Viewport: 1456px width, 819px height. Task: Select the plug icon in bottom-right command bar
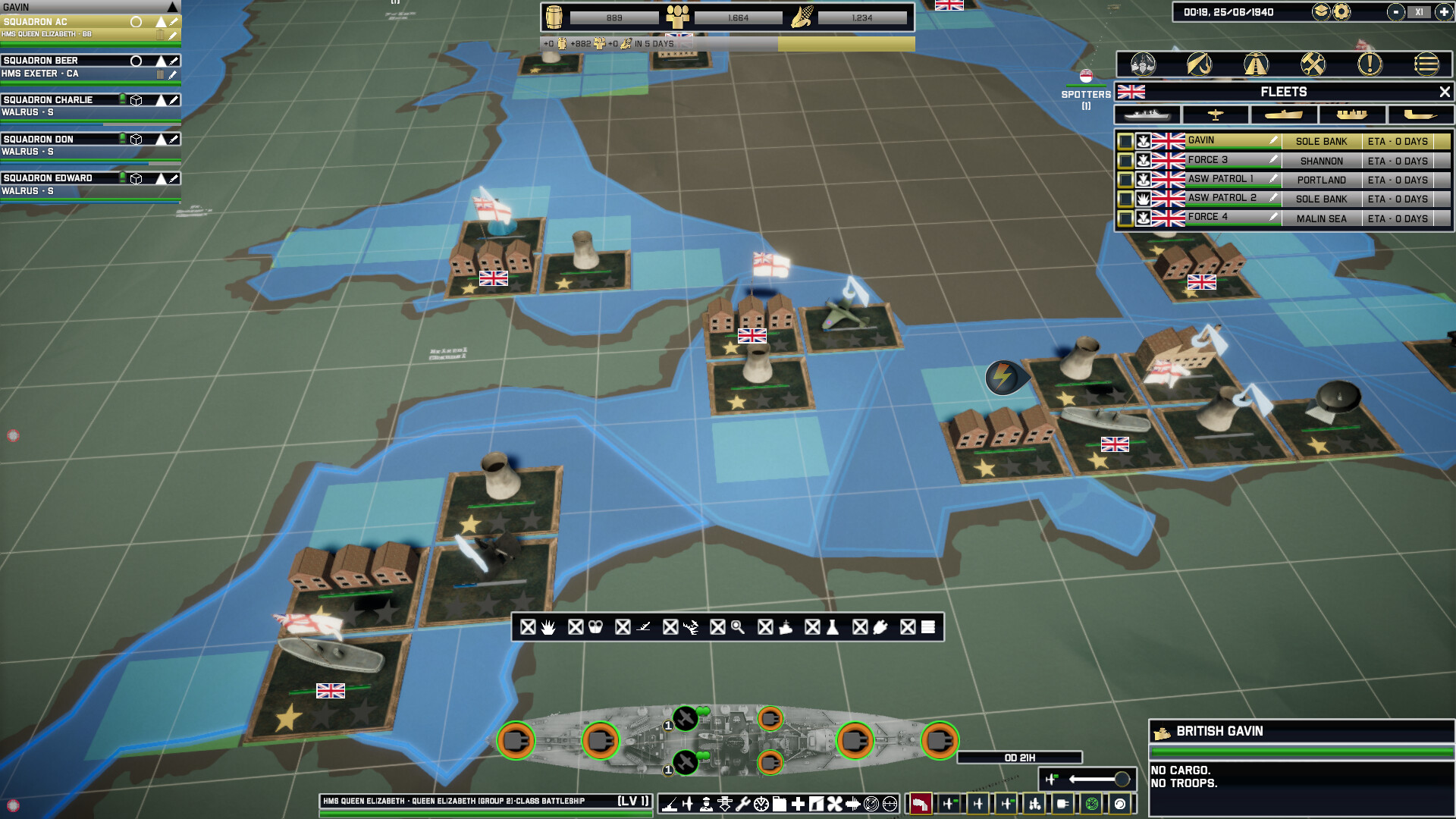pyautogui.click(x=1062, y=802)
